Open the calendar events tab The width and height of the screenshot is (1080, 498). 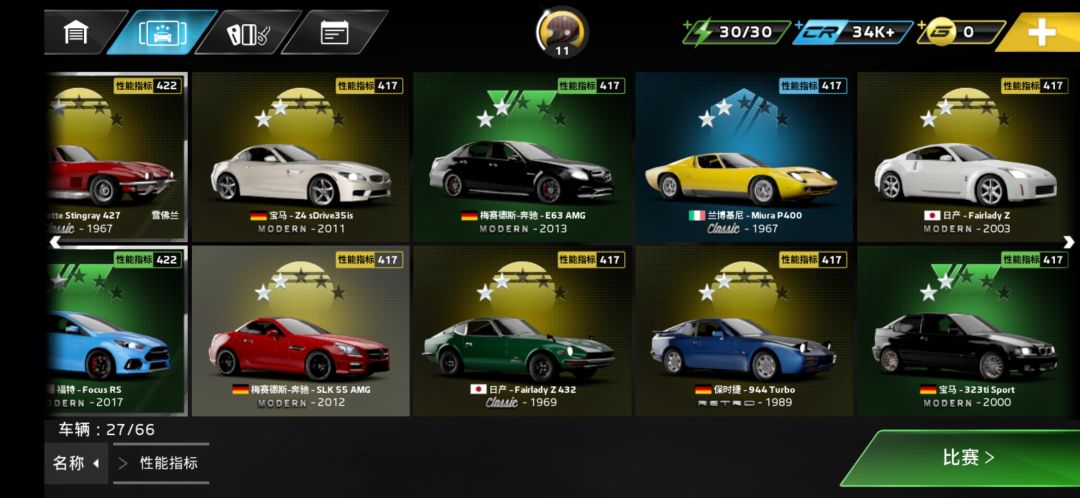pos(334,32)
